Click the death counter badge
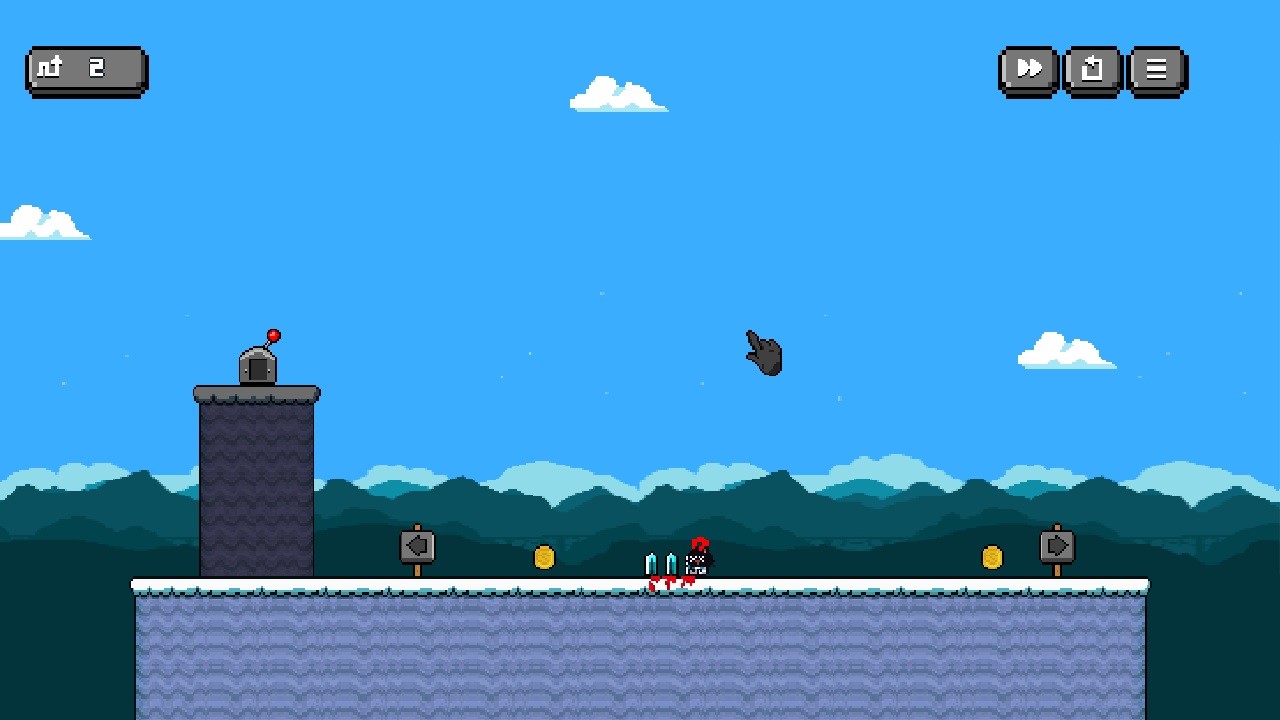Screen dimensions: 1280x720 pos(85,69)
